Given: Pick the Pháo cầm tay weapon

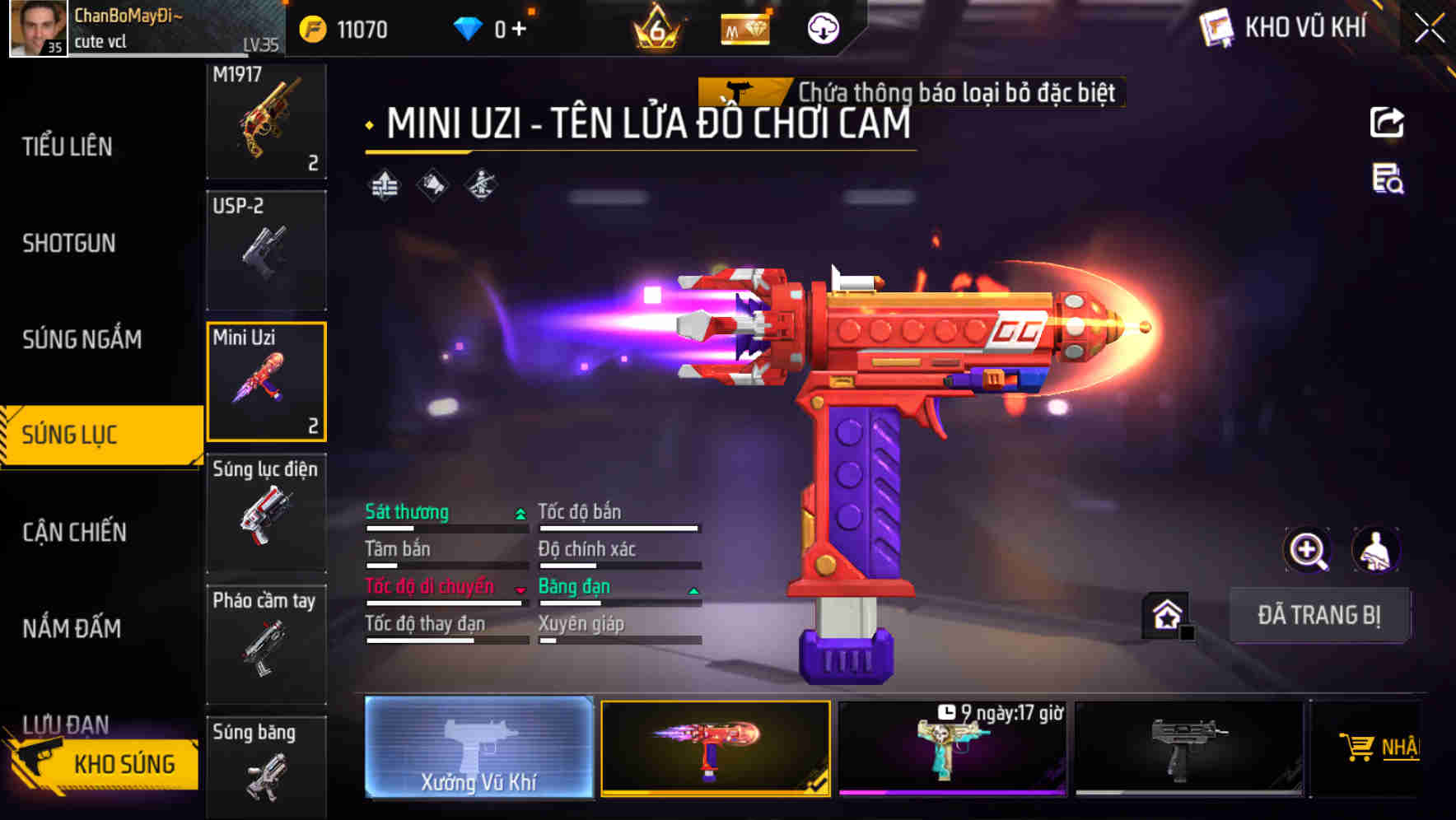Looking at the screenshot, I should 266,644.
